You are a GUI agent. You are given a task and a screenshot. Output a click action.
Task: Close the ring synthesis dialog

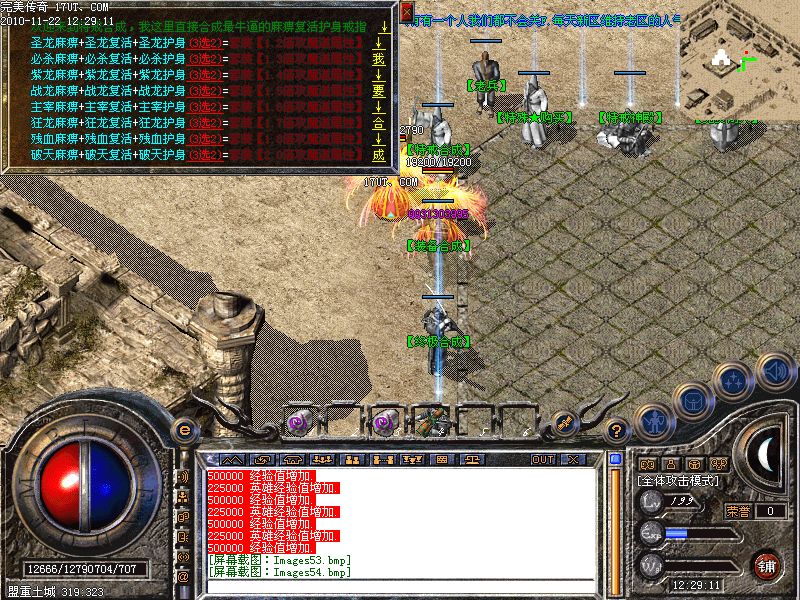pos(406,12)
